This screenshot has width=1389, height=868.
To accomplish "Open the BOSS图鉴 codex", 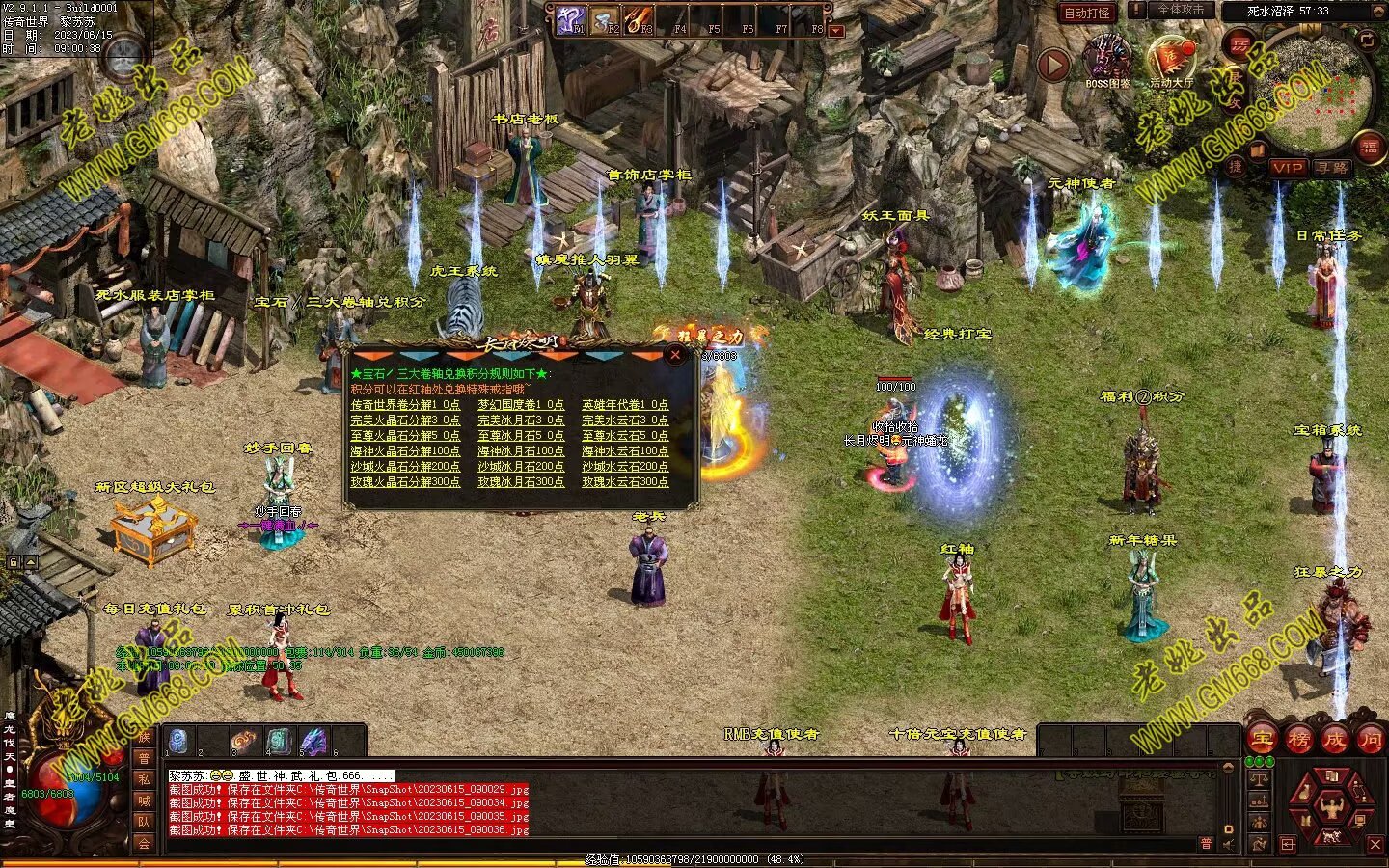I will (x=1107, y=61).
